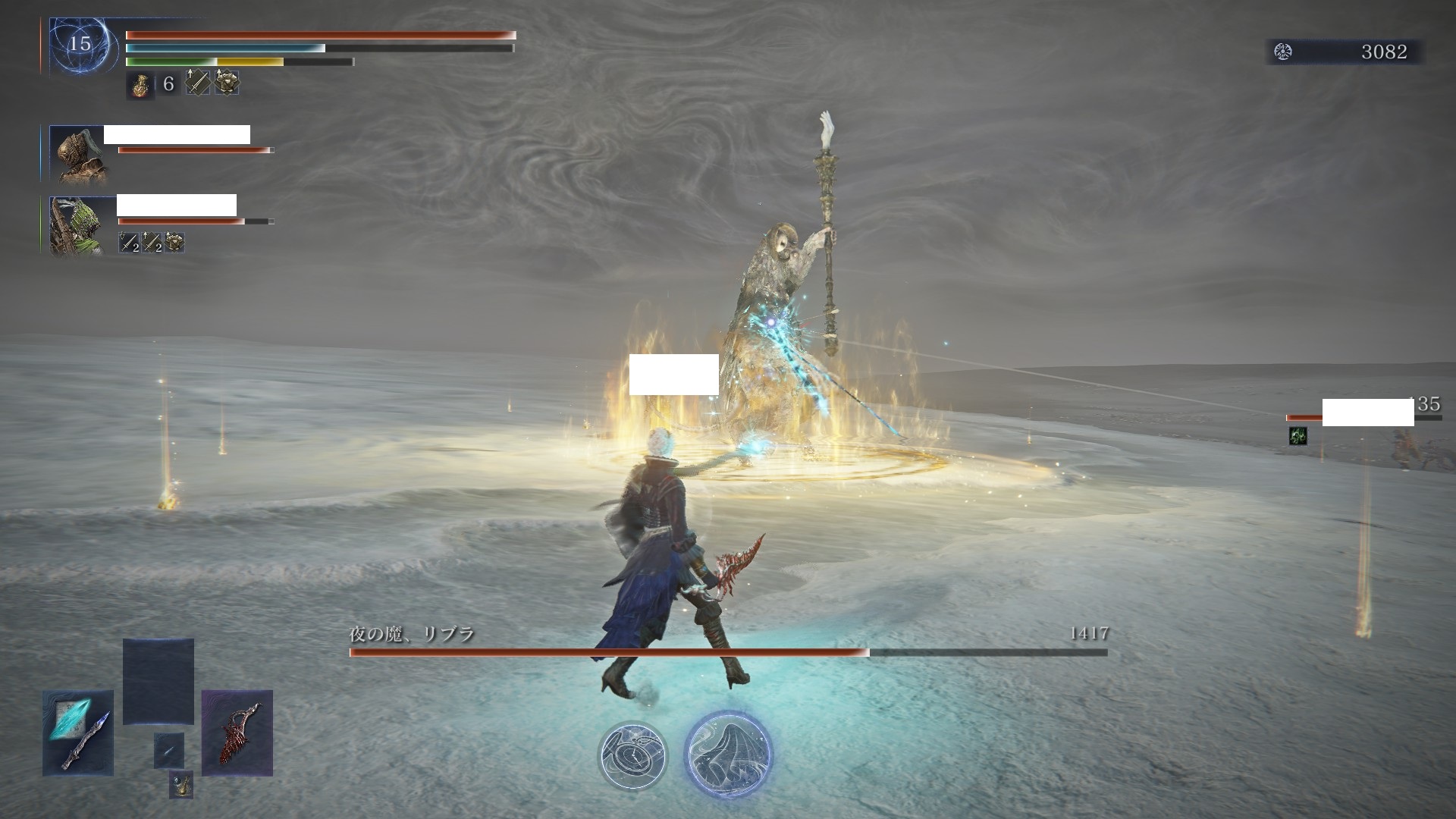Viewport: 1456px width, 819px height.
Task: Click the level 15 character emblem
Action: coord(79,45)
